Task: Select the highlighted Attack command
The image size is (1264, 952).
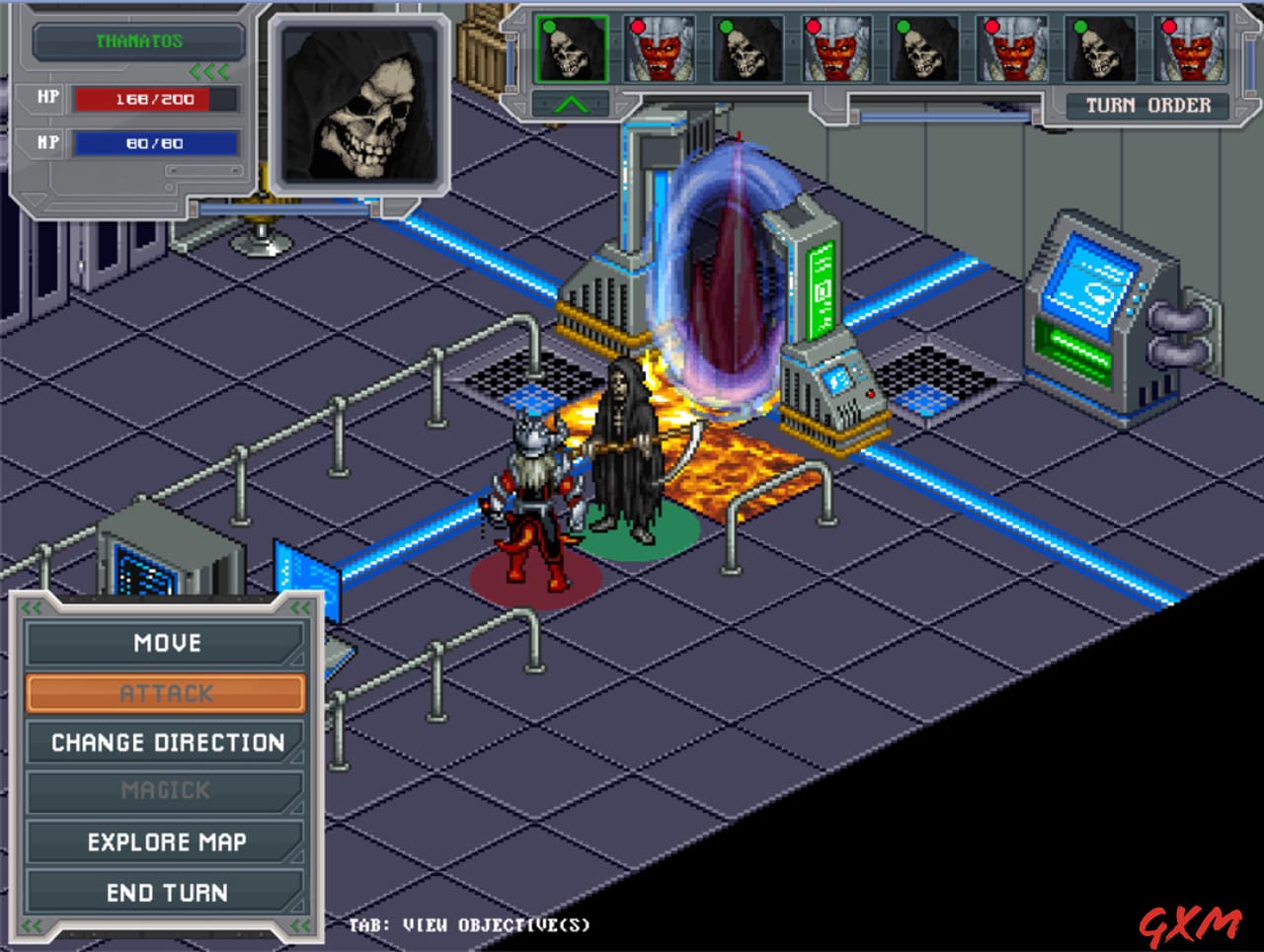Action: 165,692
